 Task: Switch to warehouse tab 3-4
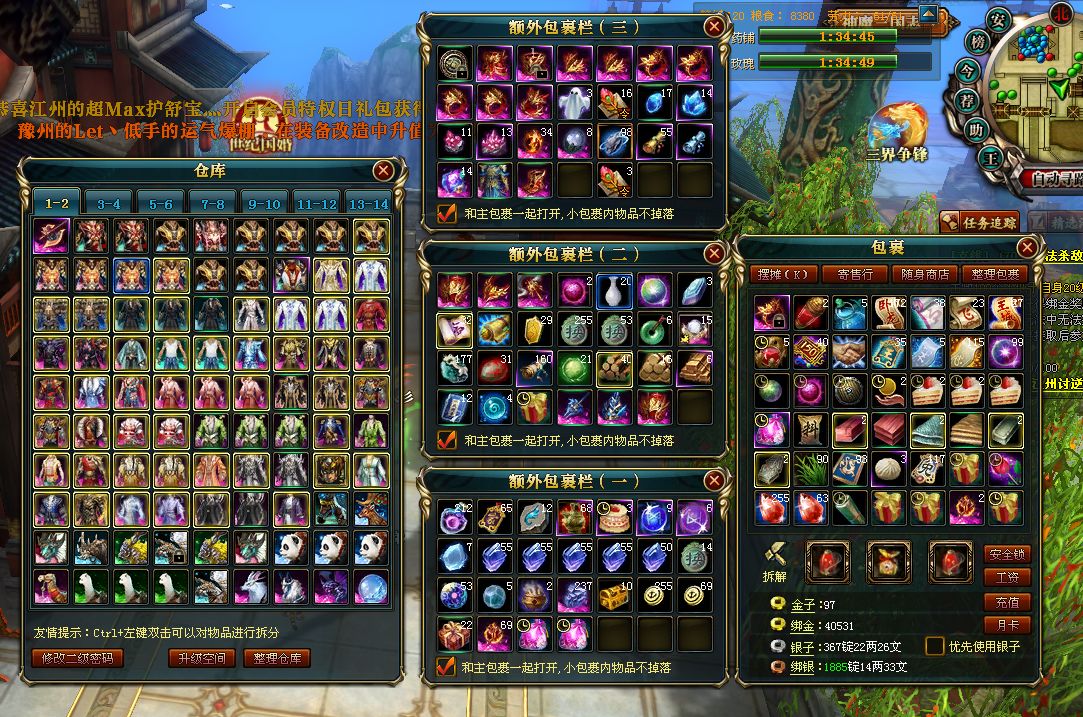(x=109, y=203)
